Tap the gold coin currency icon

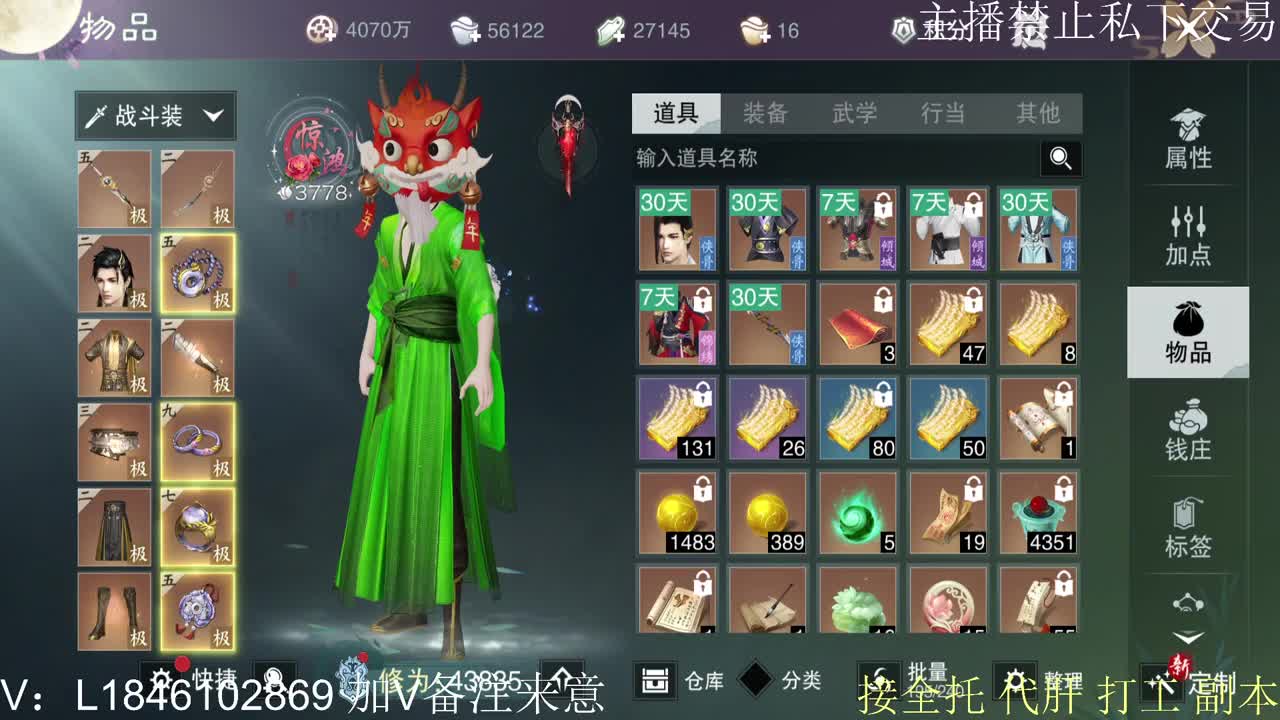(320, 30)
